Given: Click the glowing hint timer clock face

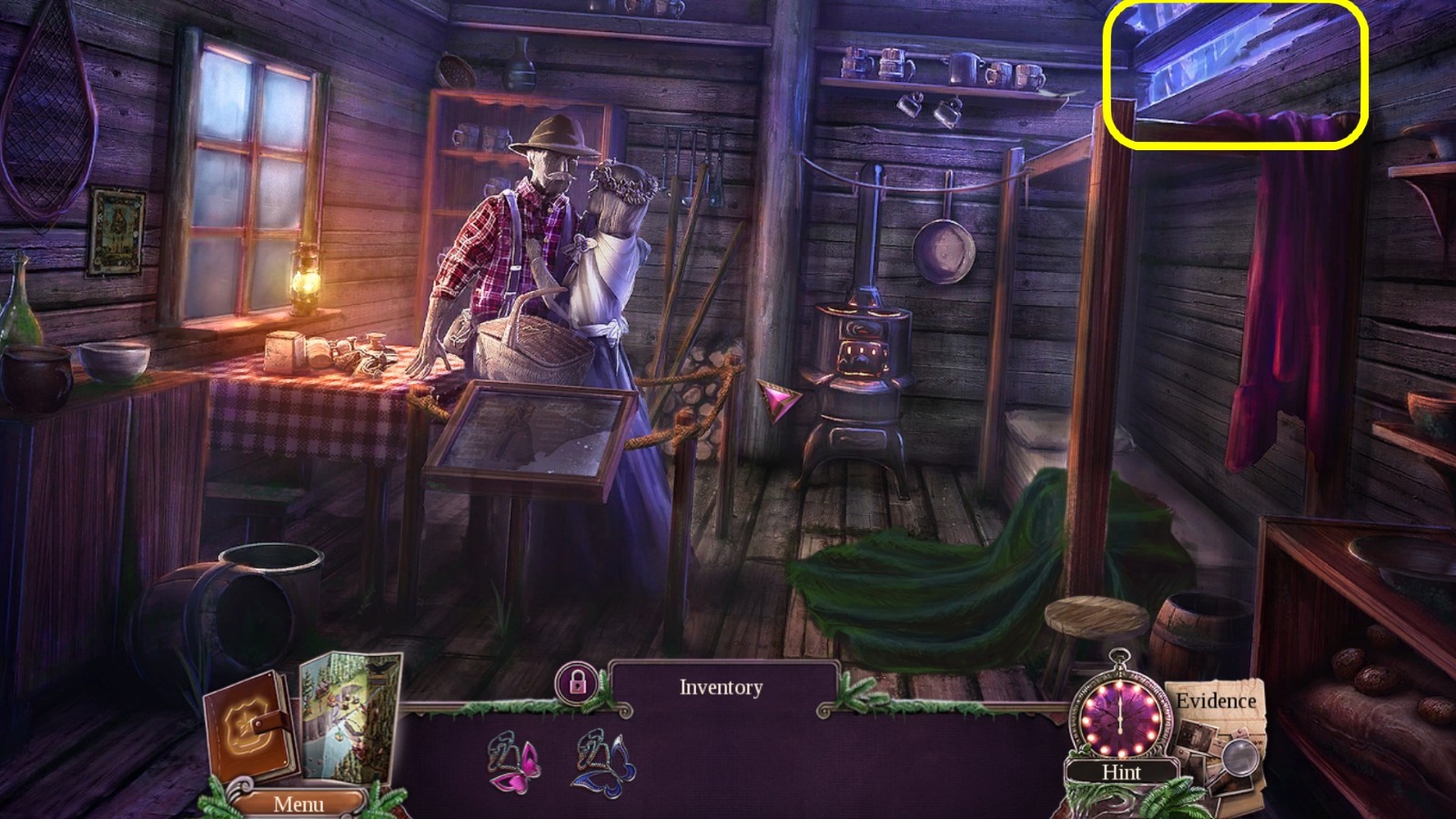Looking at the screenshot, I should (1119, 719).
